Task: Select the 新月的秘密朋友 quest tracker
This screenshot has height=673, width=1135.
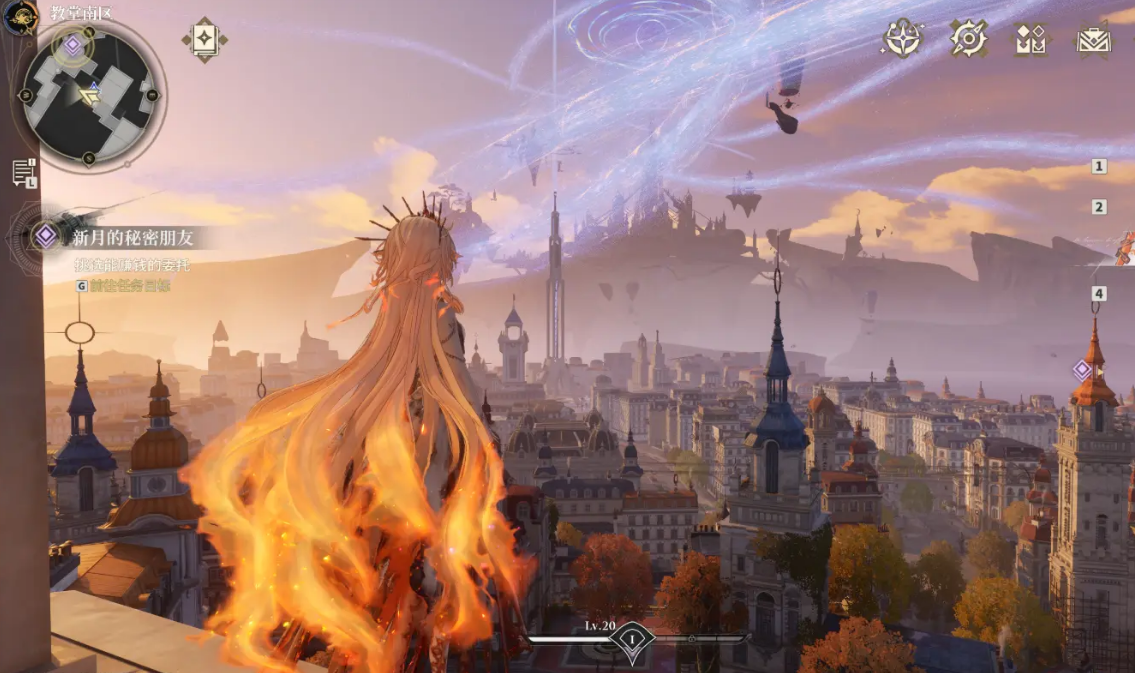Action: tap(131, 237)
